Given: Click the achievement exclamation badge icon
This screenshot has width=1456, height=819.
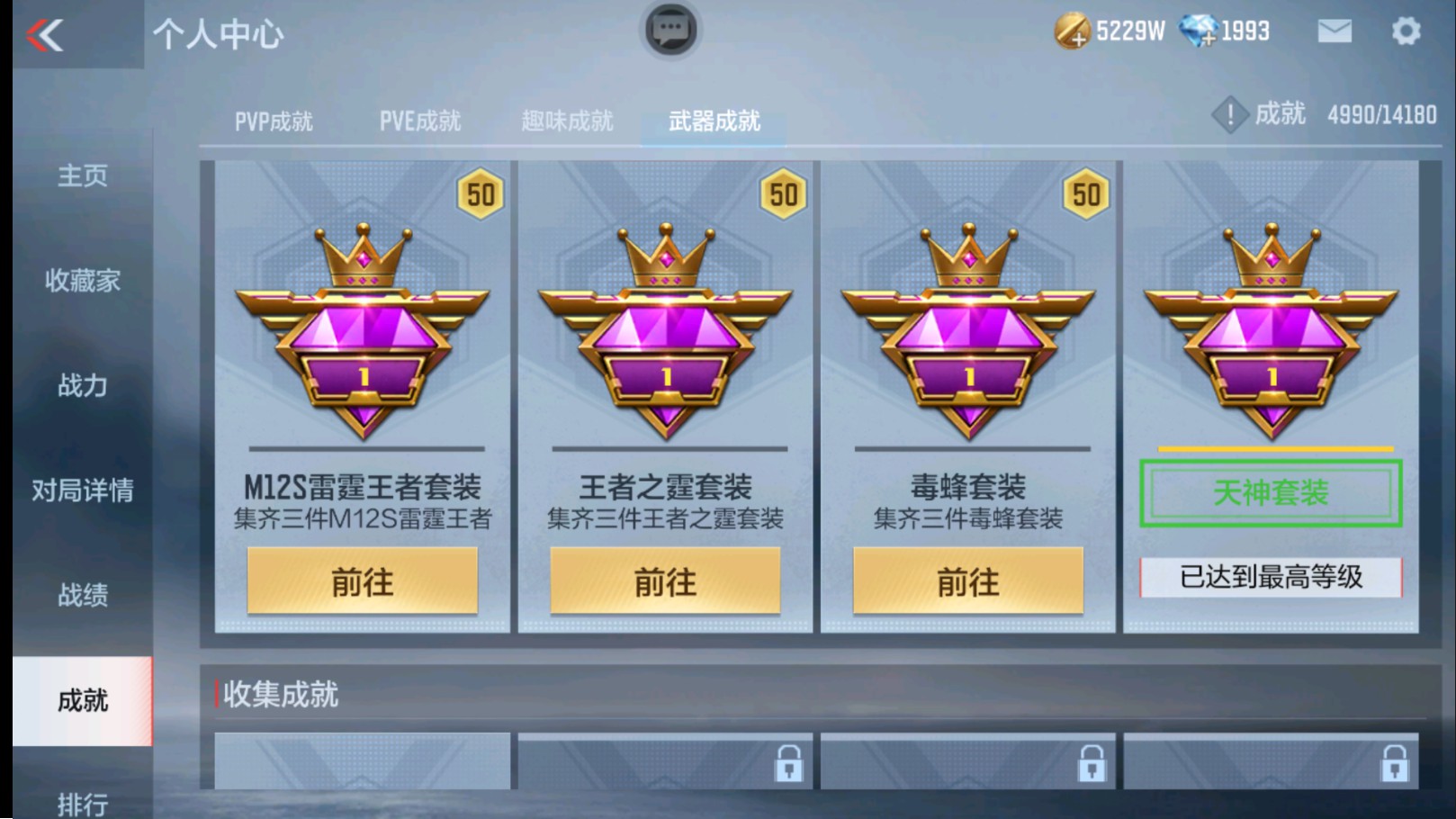Looking at the screenshot, I should coord(1229,115).
